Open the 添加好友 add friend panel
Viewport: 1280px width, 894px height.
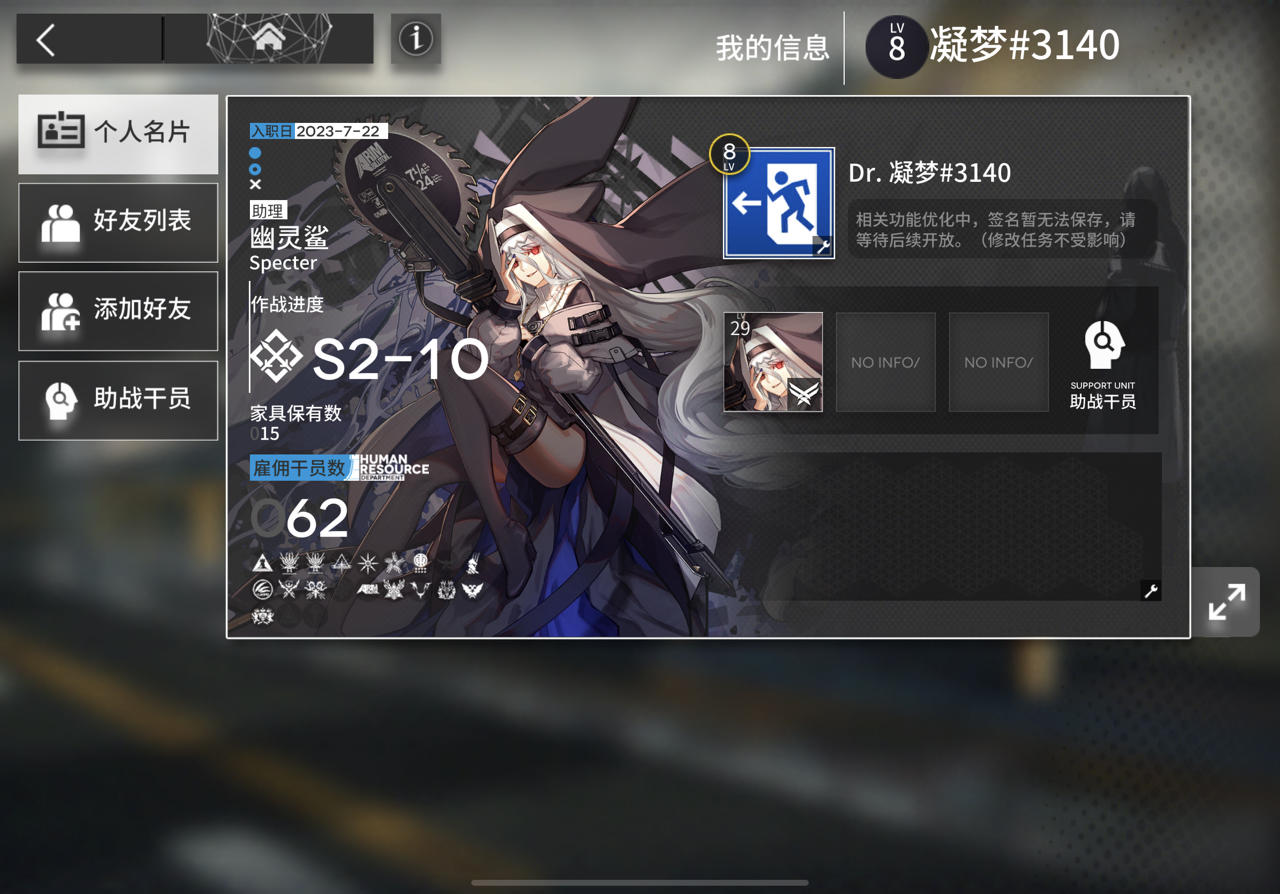click(x=118, y=311)
